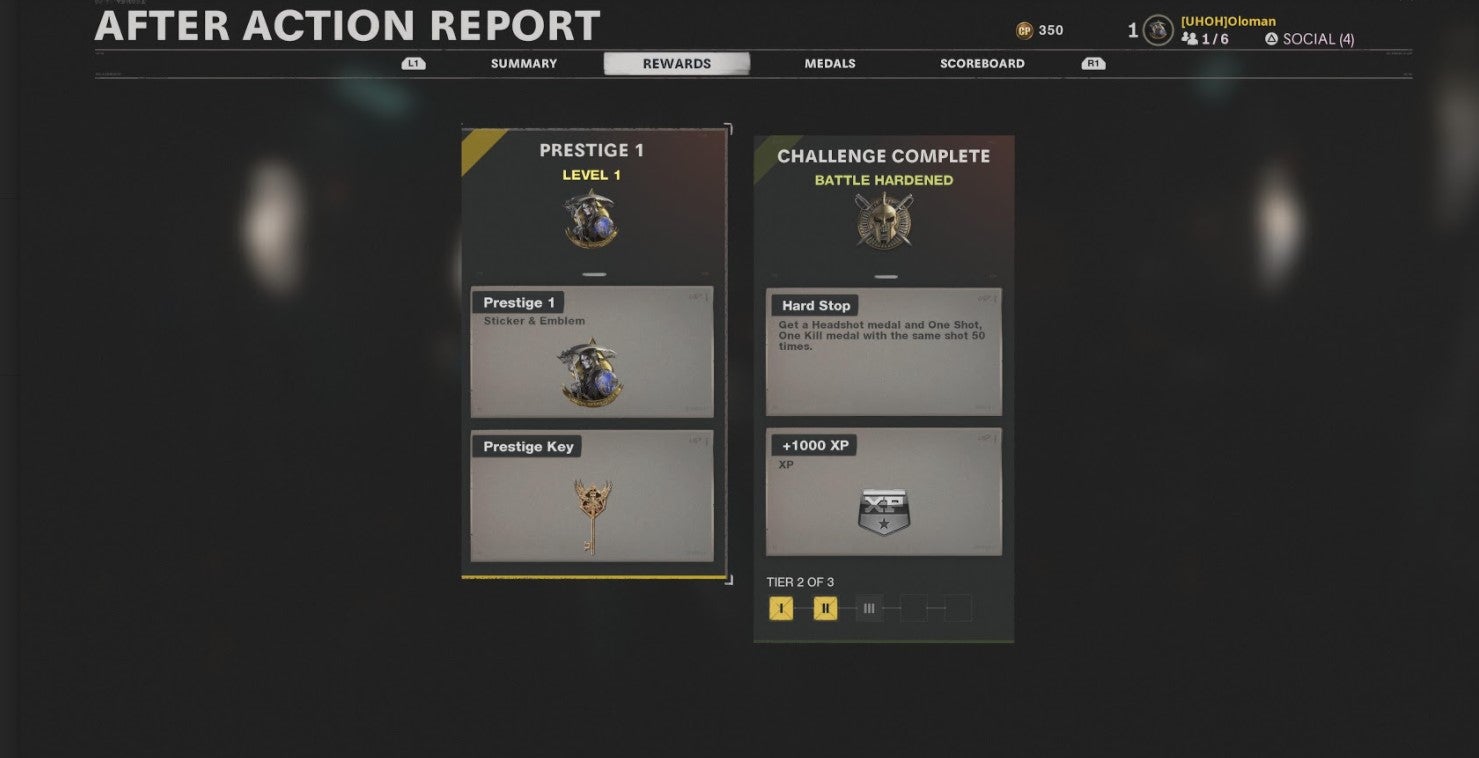This screenshot has height=758, width=1479.
Task: Select the Tier II challenge marker
Action: point(824,607)
